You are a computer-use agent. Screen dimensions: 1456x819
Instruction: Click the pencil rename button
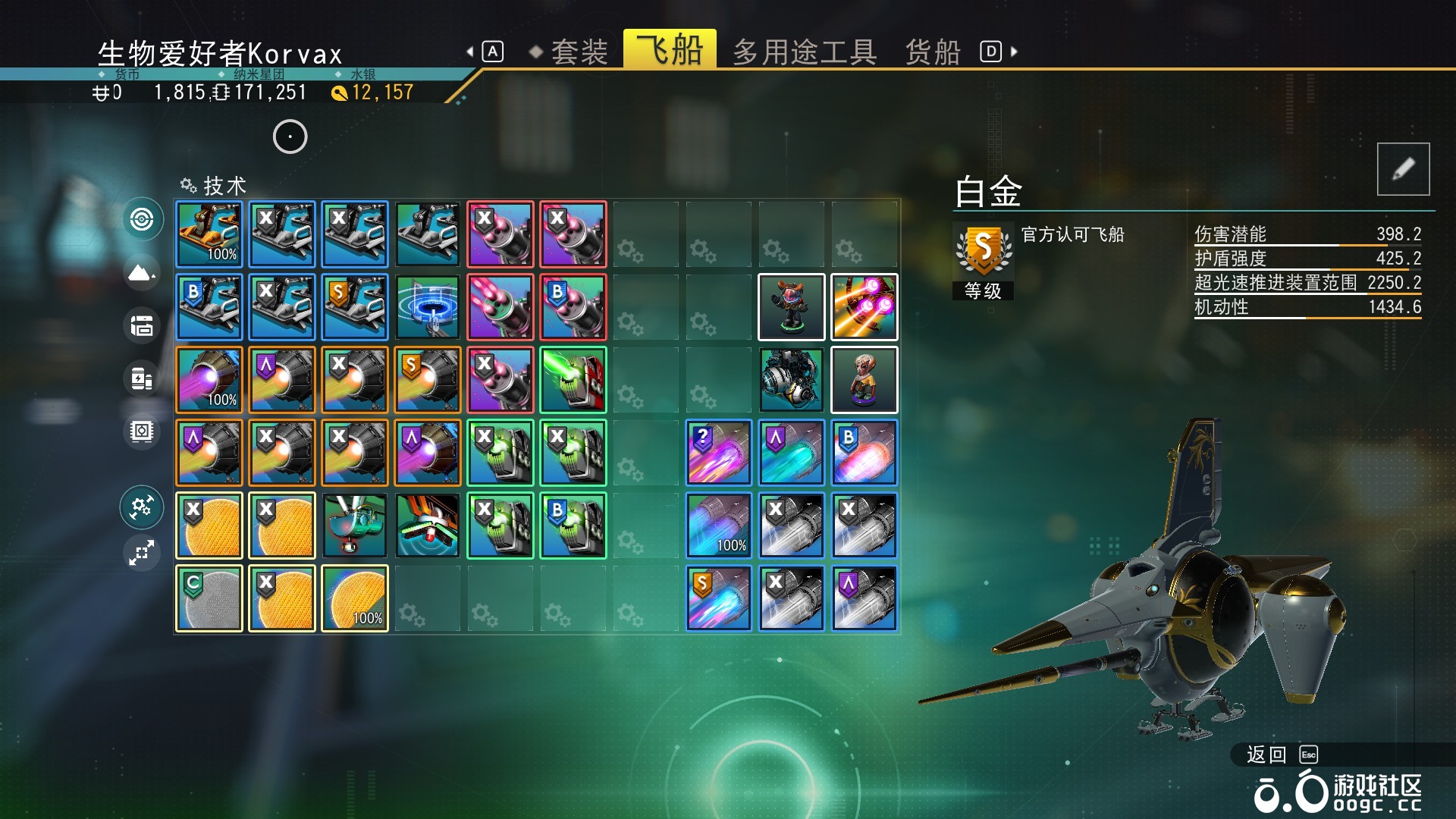coord(1403,169)
